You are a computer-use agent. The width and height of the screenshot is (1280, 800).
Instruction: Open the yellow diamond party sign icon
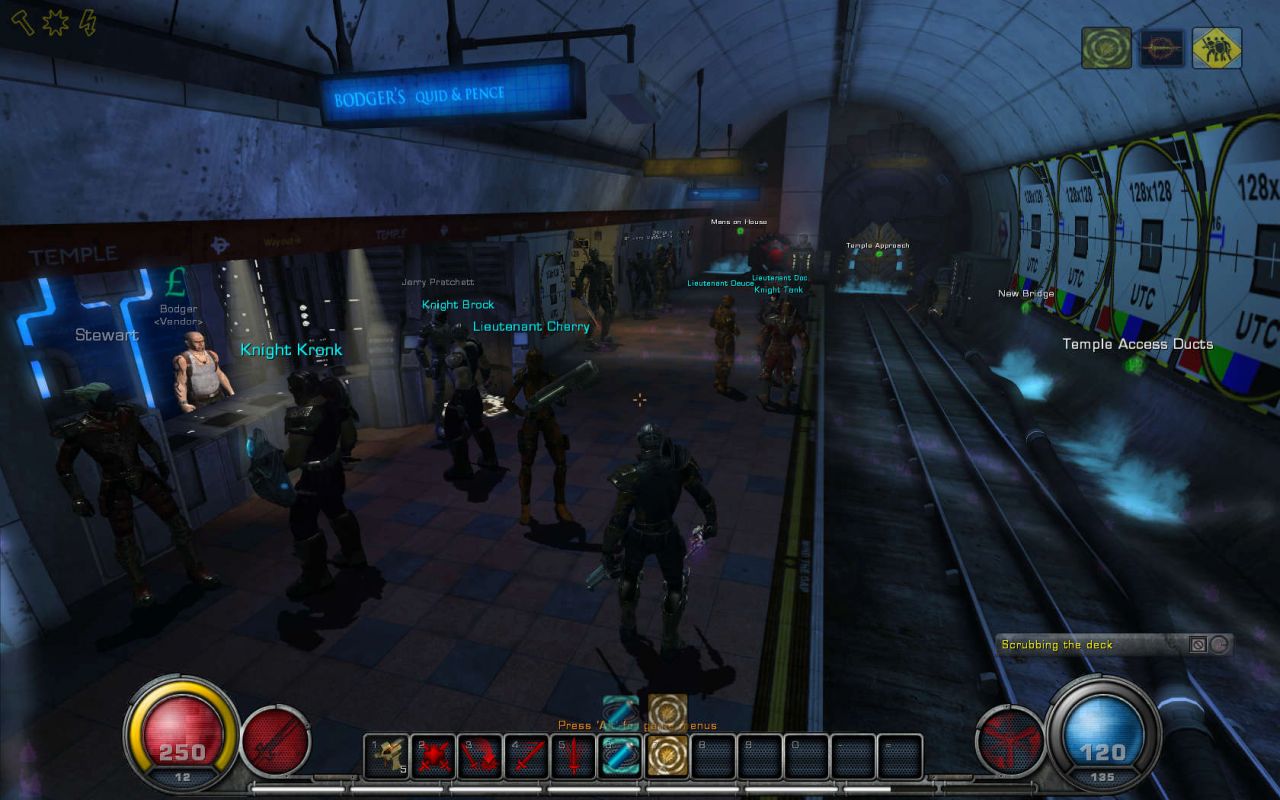click(1216, 48)
